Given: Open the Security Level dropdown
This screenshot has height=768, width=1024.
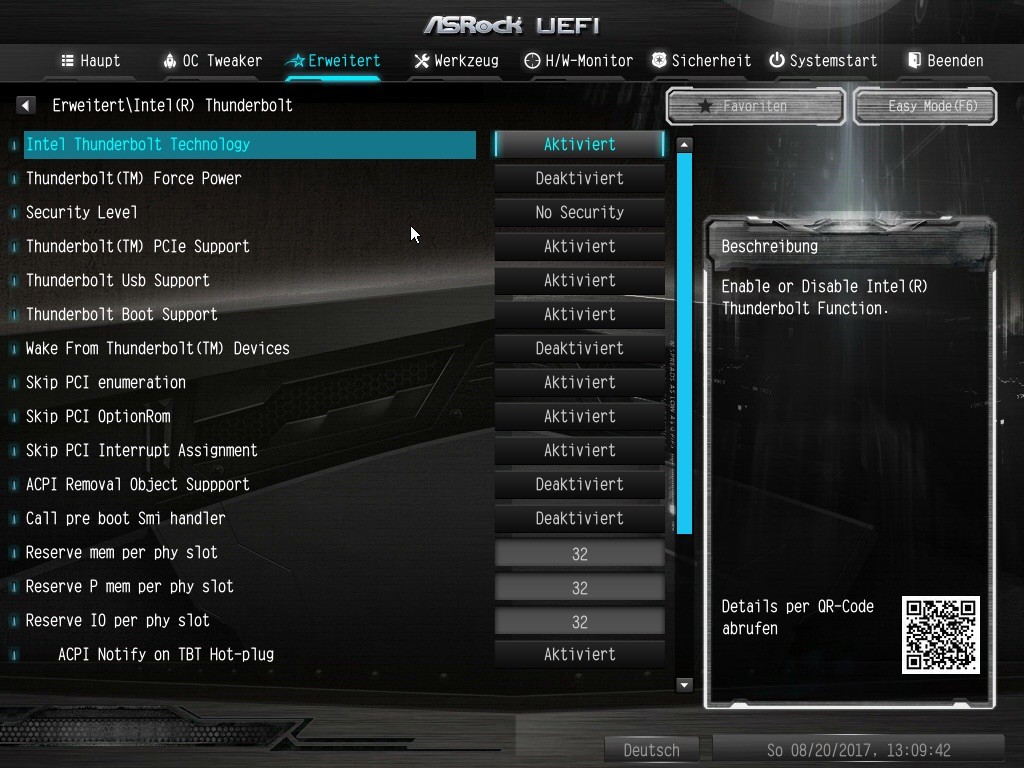Looking at the screenshot, I should (580, 212).
